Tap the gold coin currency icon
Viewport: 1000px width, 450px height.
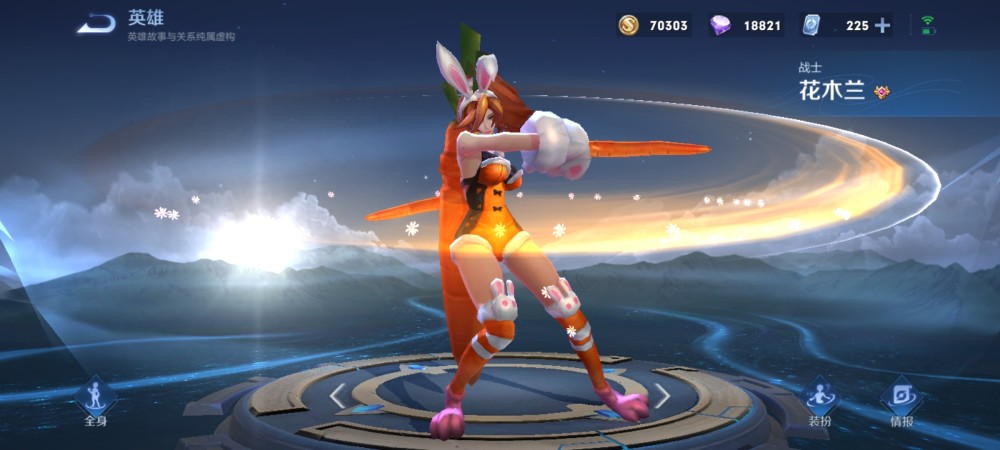628,26
